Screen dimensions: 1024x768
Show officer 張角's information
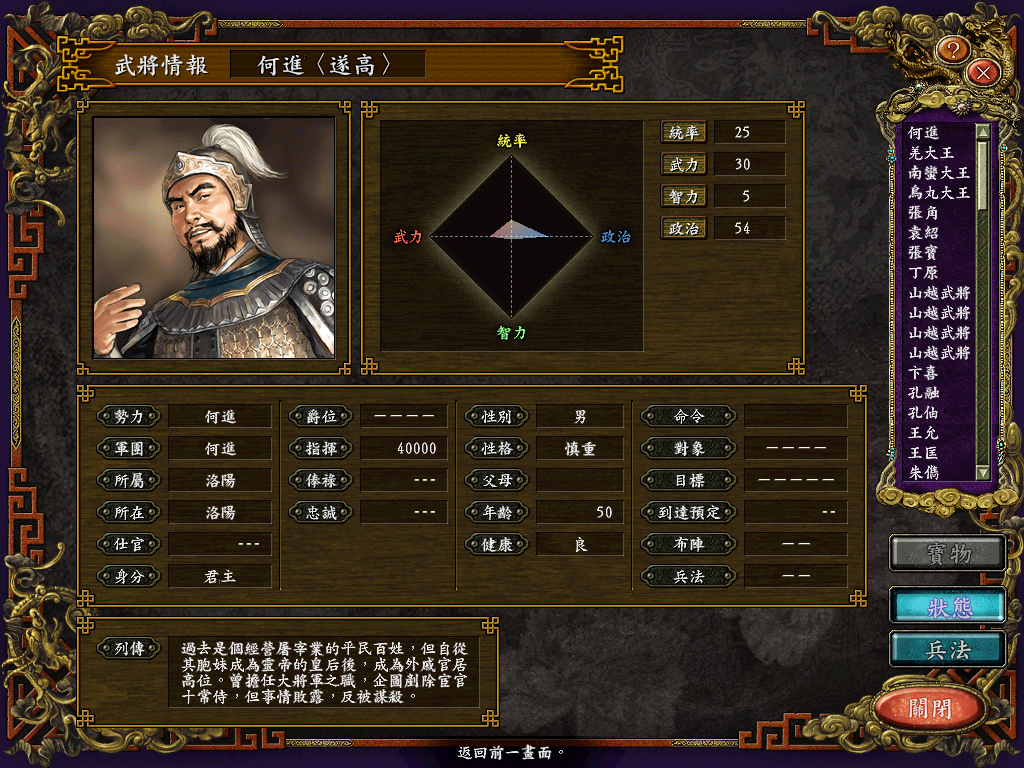(923, 213)
